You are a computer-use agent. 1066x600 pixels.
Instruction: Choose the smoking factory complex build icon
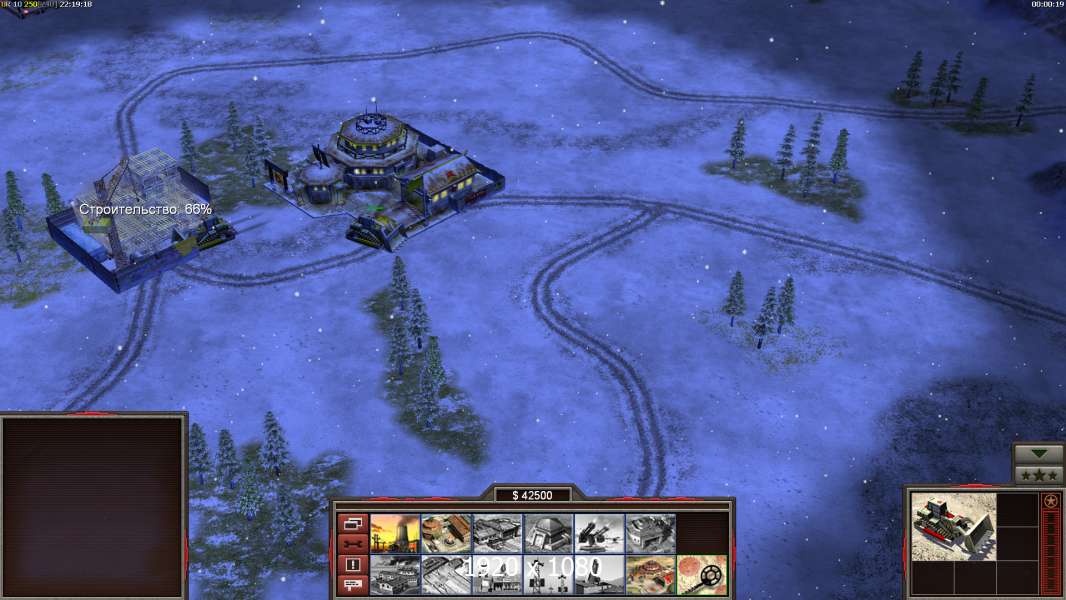tap(395, 575)
